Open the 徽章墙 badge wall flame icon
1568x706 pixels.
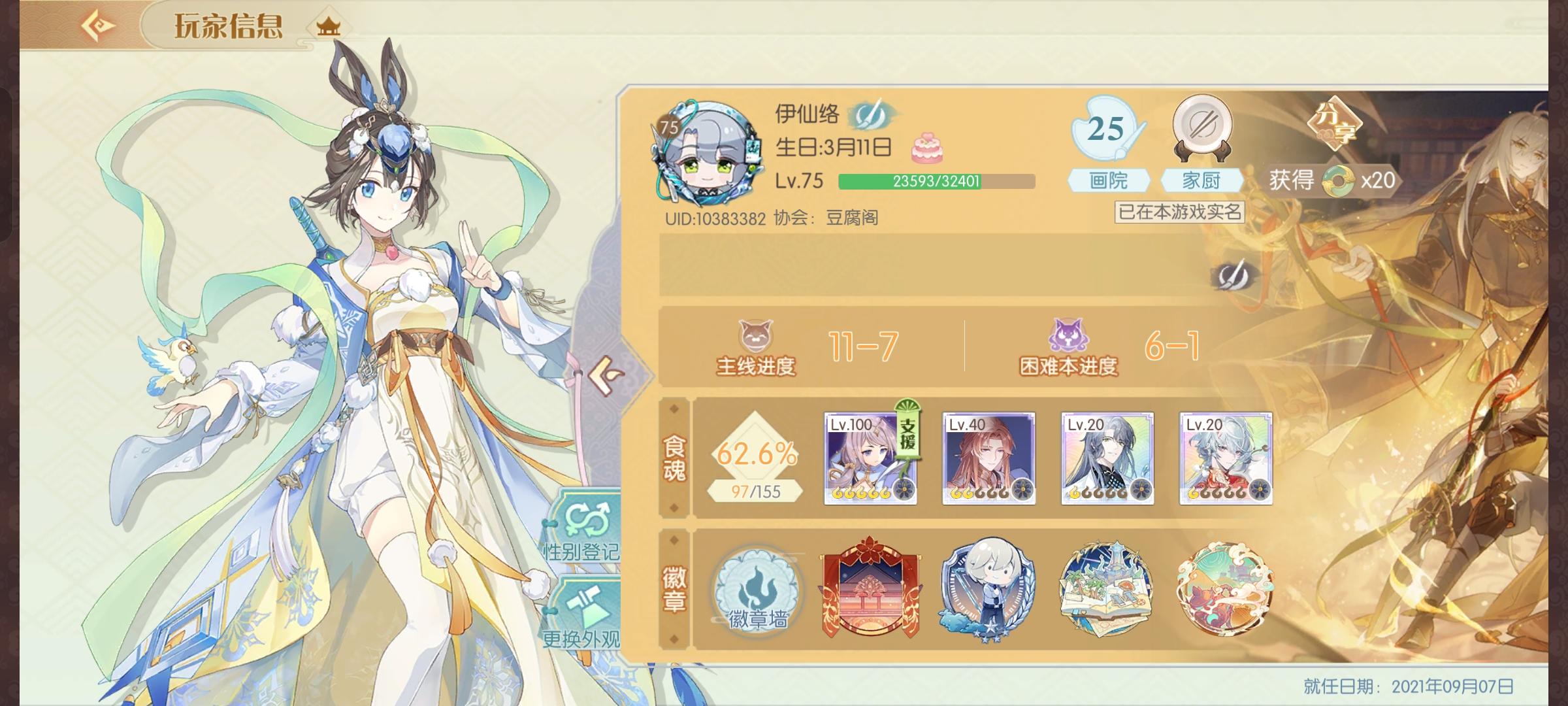[x=758, y=592]
